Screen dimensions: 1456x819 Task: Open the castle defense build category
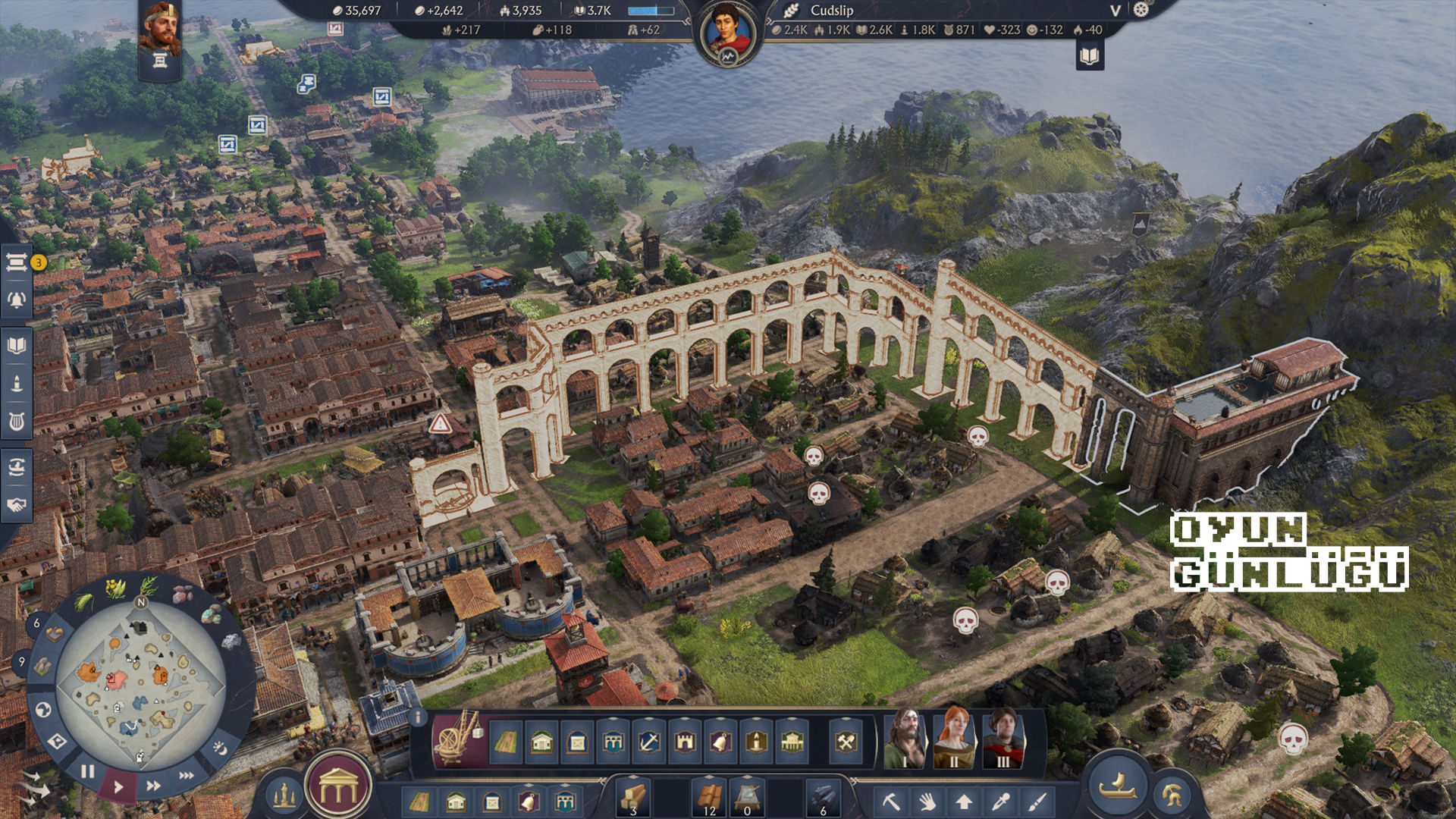685,741
